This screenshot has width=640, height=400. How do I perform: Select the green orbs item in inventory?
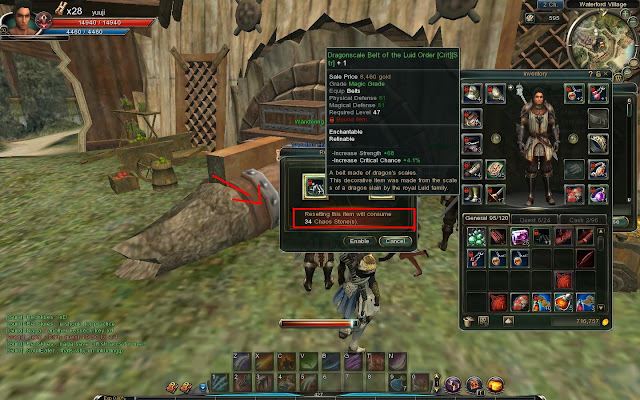474,236
